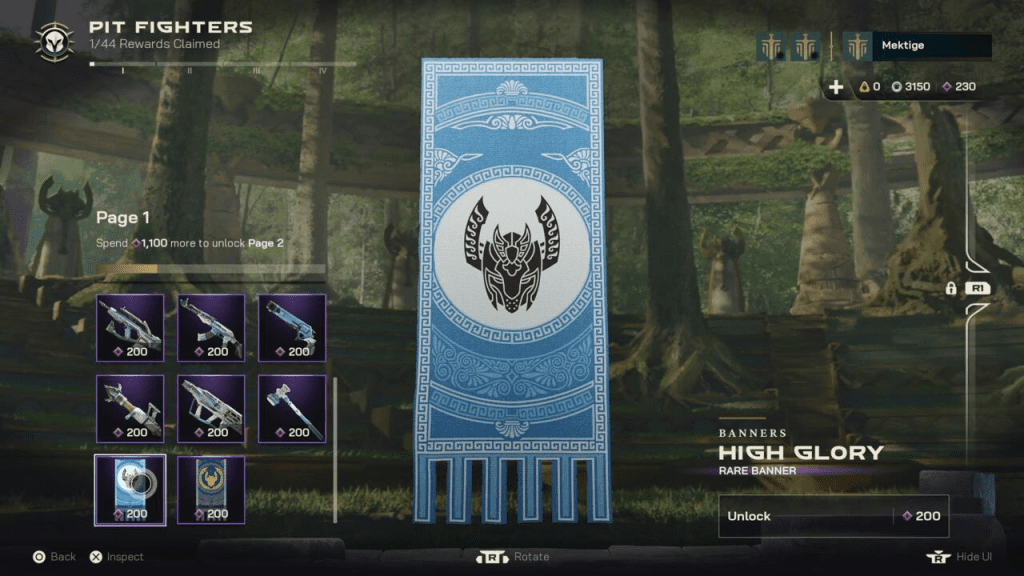Select the blue revolver skin reward

click(292, 327)
